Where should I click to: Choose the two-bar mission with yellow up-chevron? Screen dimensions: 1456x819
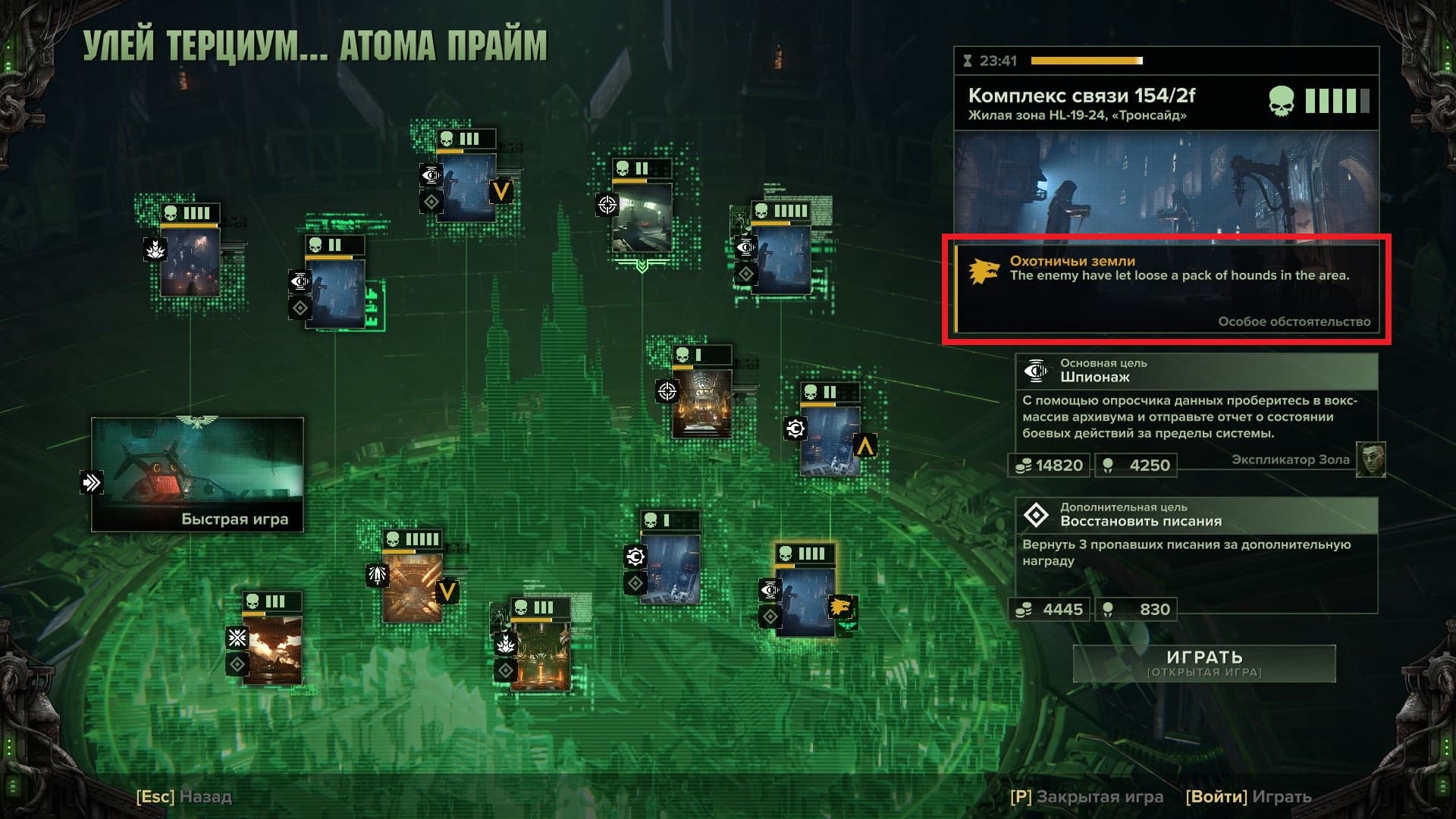tap(830, 440)
